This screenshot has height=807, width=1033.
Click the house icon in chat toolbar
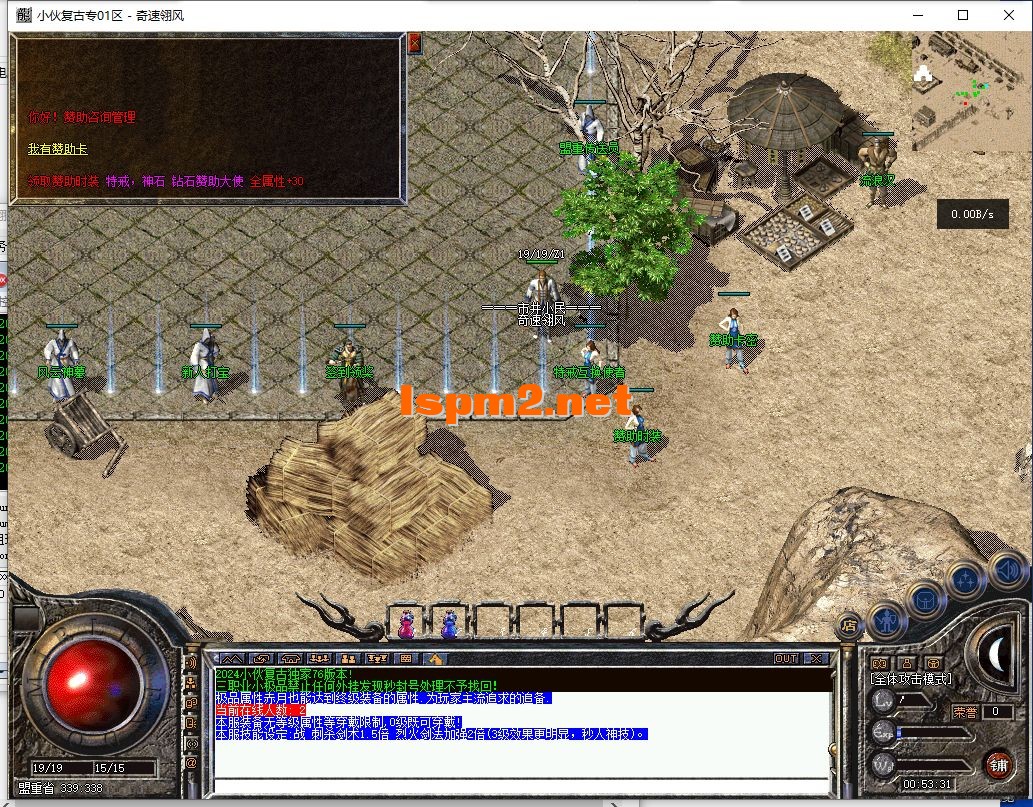[x=435, y=659]
